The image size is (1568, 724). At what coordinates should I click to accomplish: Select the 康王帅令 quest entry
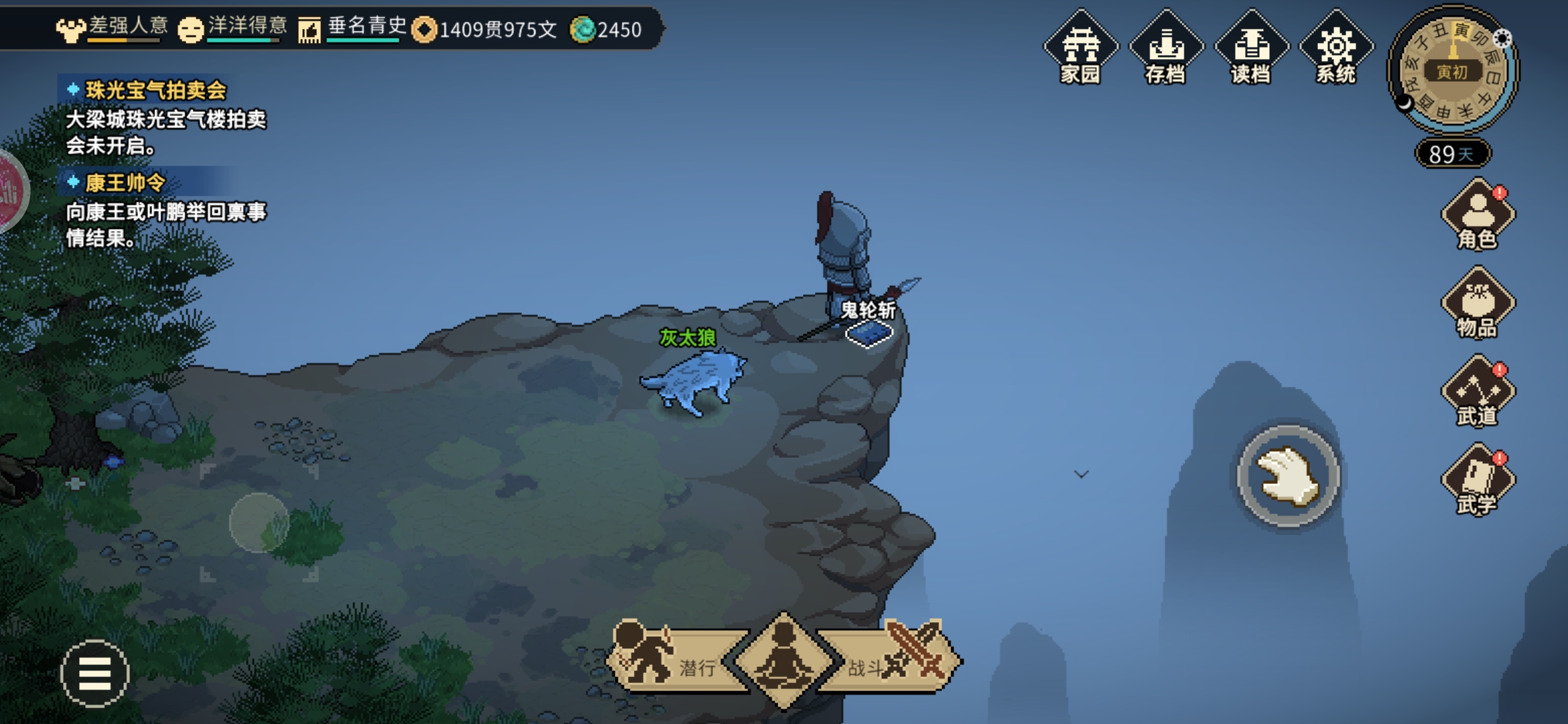click(x=125, y=182)
